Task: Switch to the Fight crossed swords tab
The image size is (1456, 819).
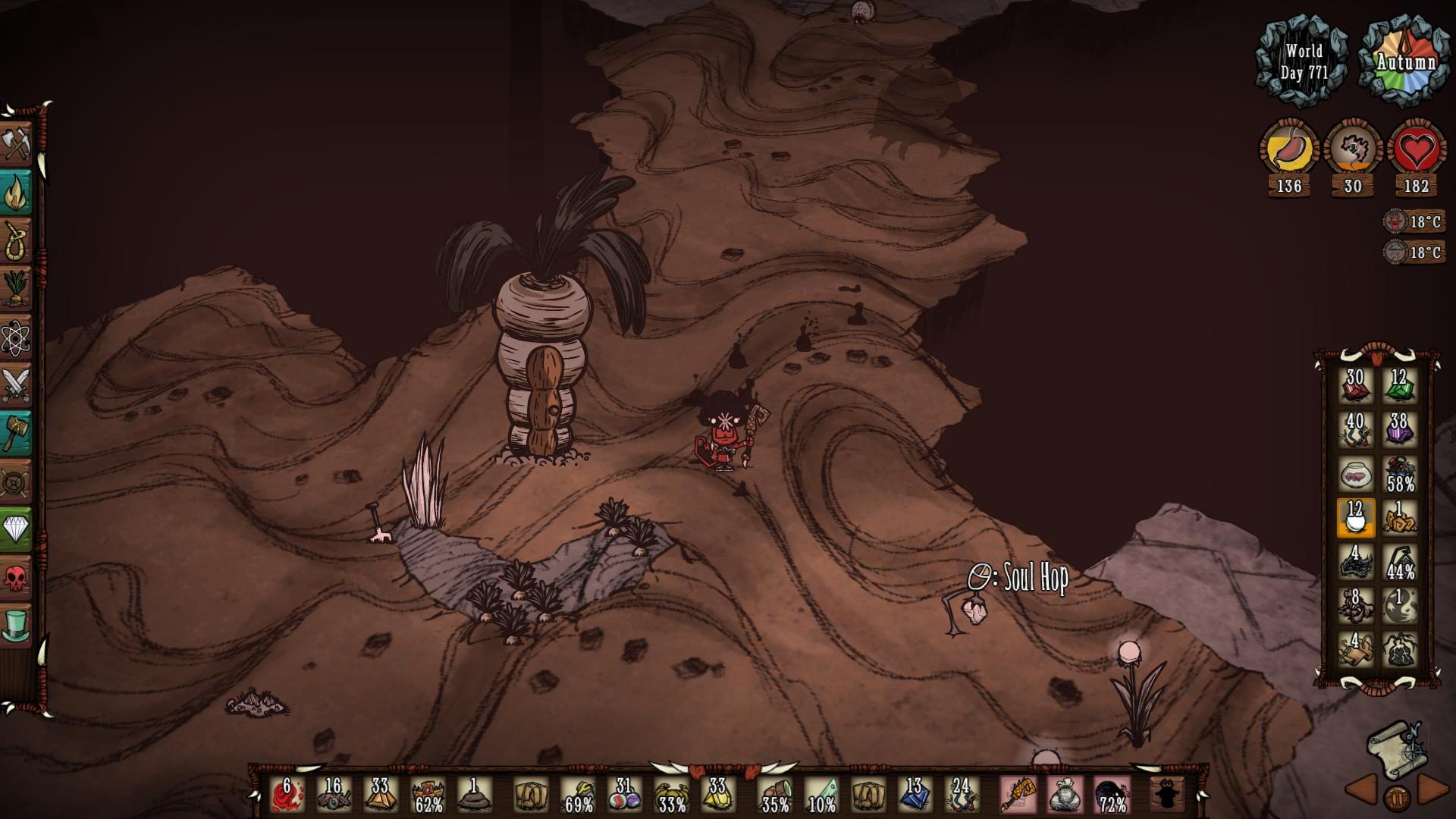Action: (17, 384)
